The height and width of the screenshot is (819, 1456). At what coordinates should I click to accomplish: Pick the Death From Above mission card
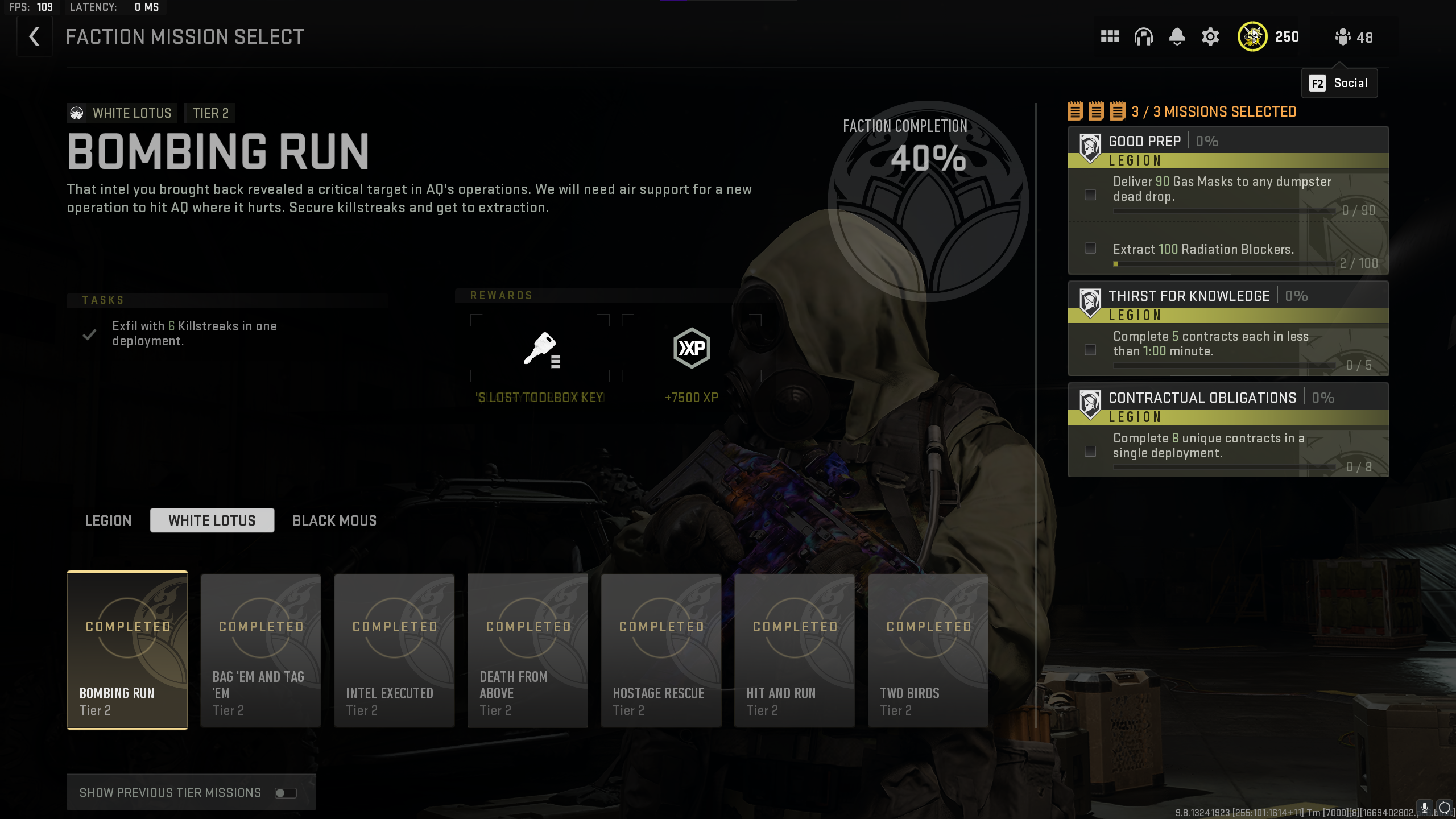click(528, 650)
